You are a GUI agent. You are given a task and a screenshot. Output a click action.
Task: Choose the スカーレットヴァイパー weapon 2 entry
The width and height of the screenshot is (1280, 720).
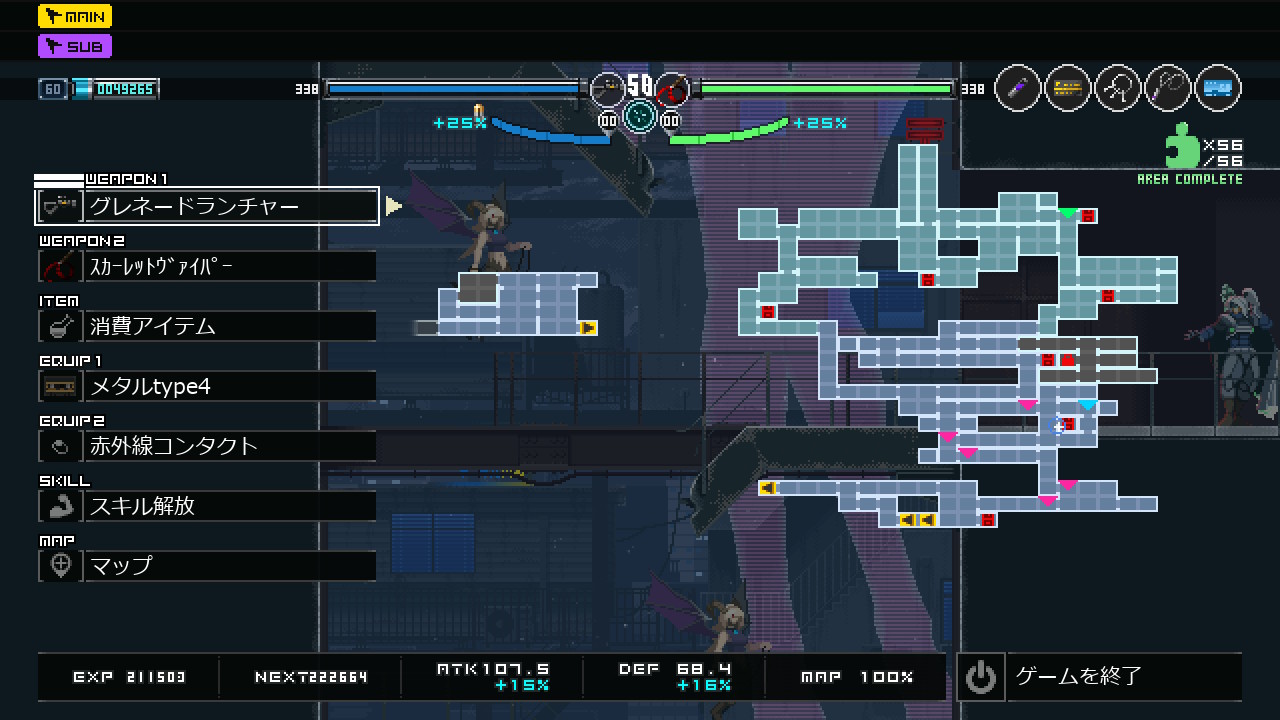pyautogui.click(x=207, y=266)
